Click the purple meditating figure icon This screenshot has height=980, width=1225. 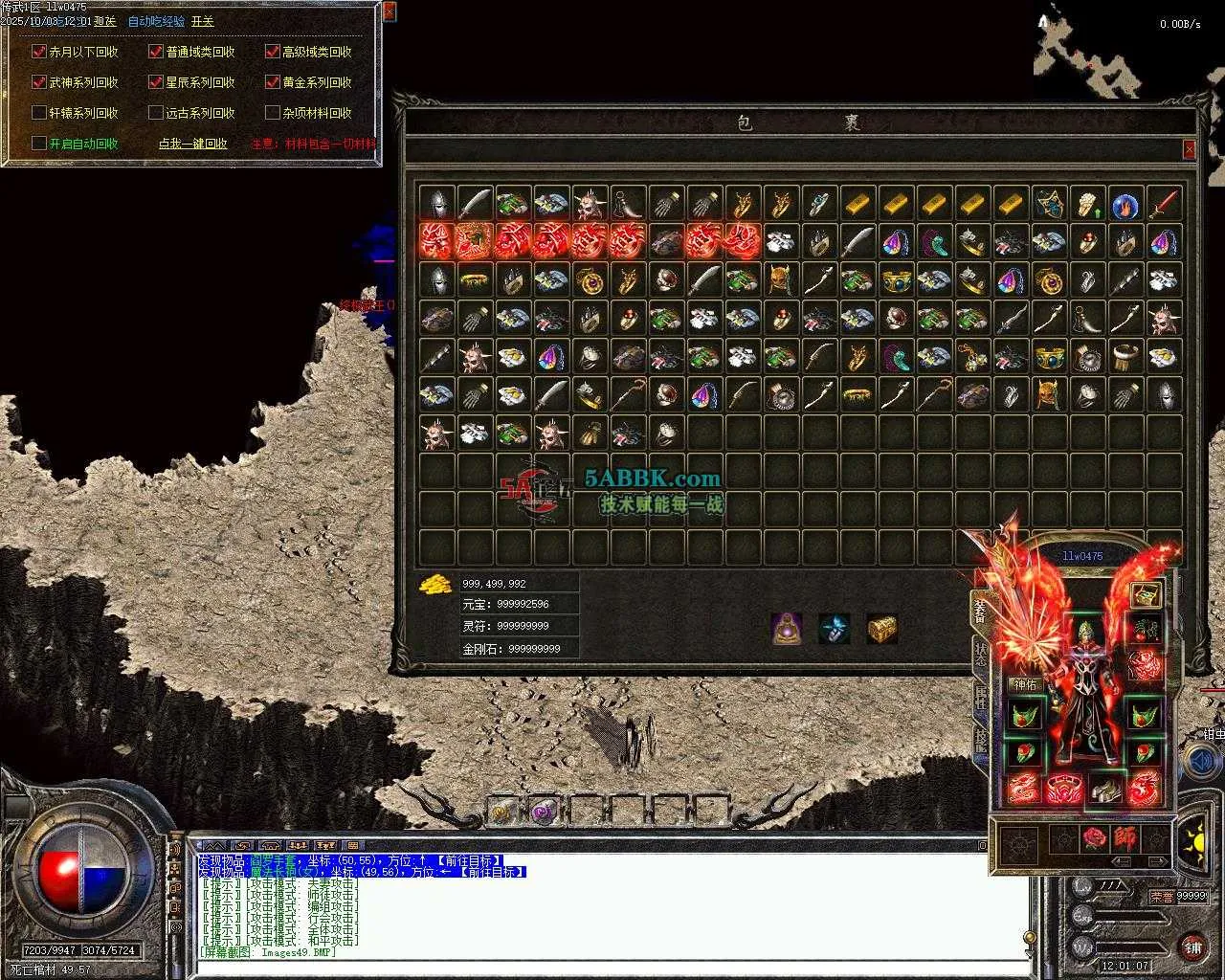(787, 629)
